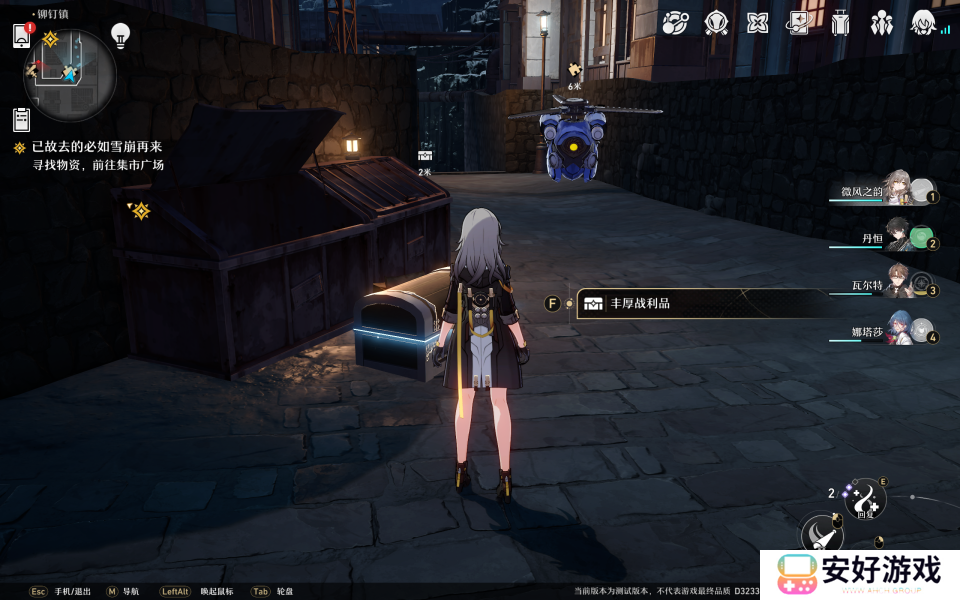Click the lightbulb hint icon
960x600 pixels.
121,35
